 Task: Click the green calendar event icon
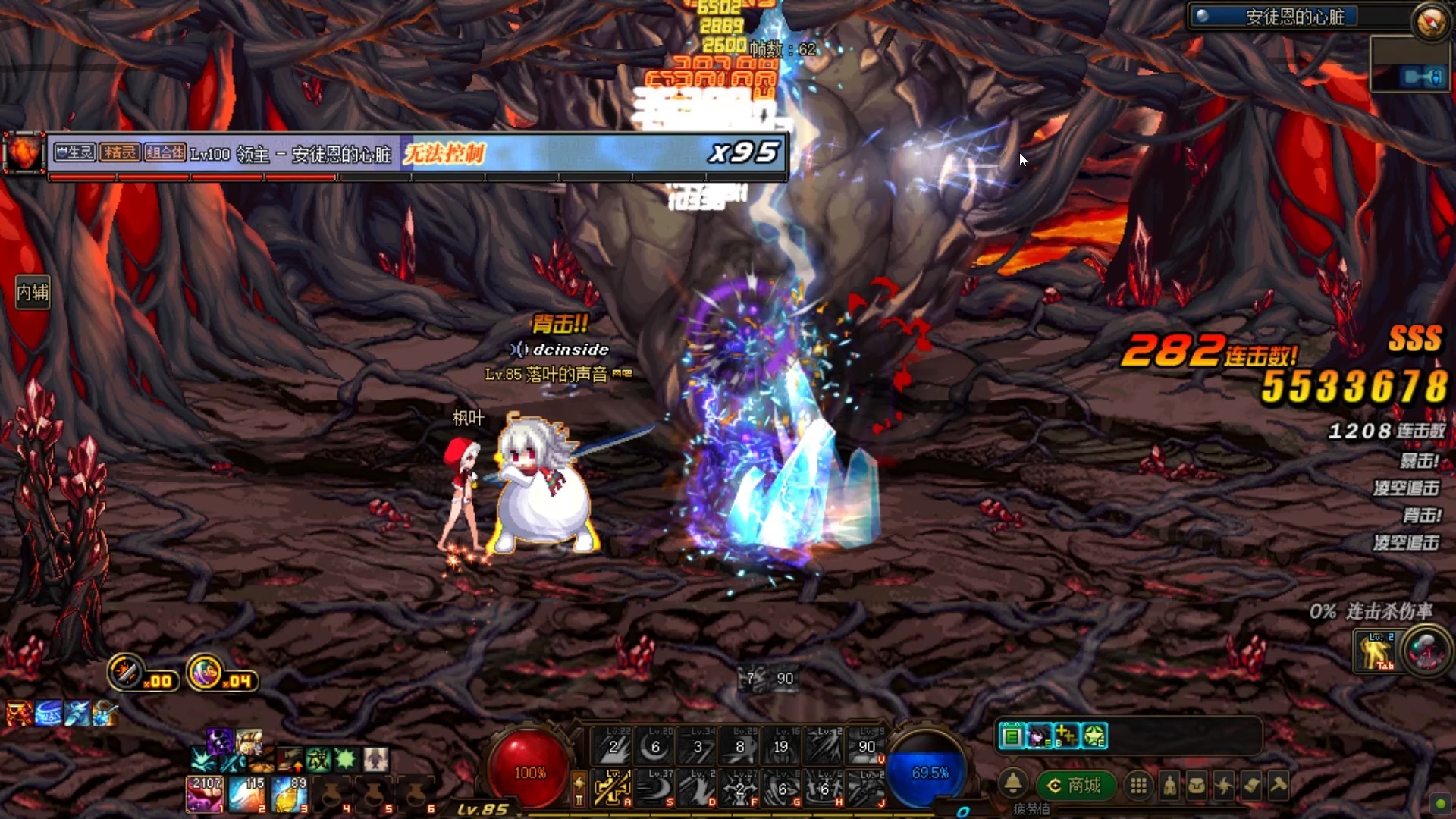pos(1012,736)
